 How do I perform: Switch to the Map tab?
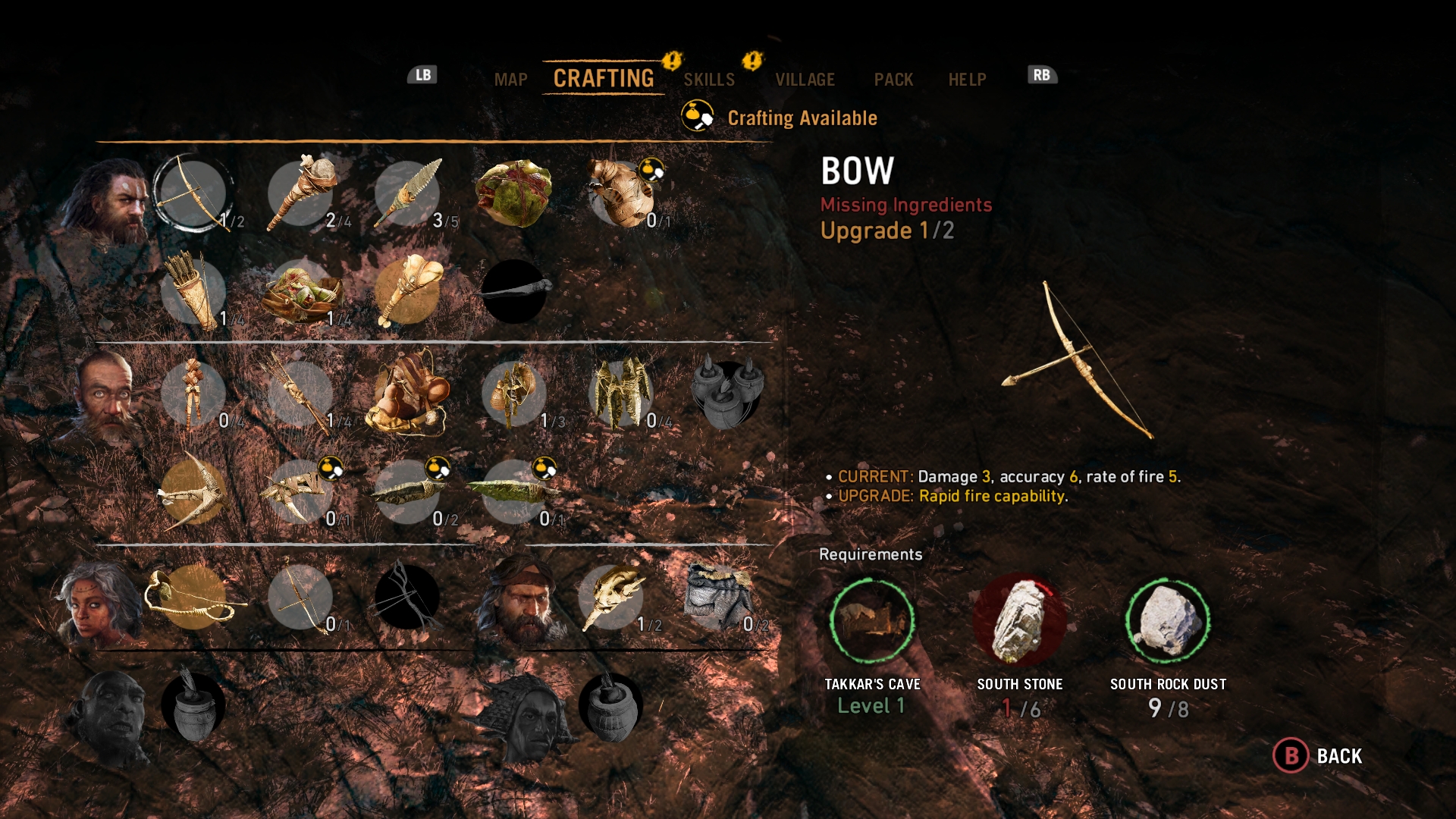click(510, 80)
